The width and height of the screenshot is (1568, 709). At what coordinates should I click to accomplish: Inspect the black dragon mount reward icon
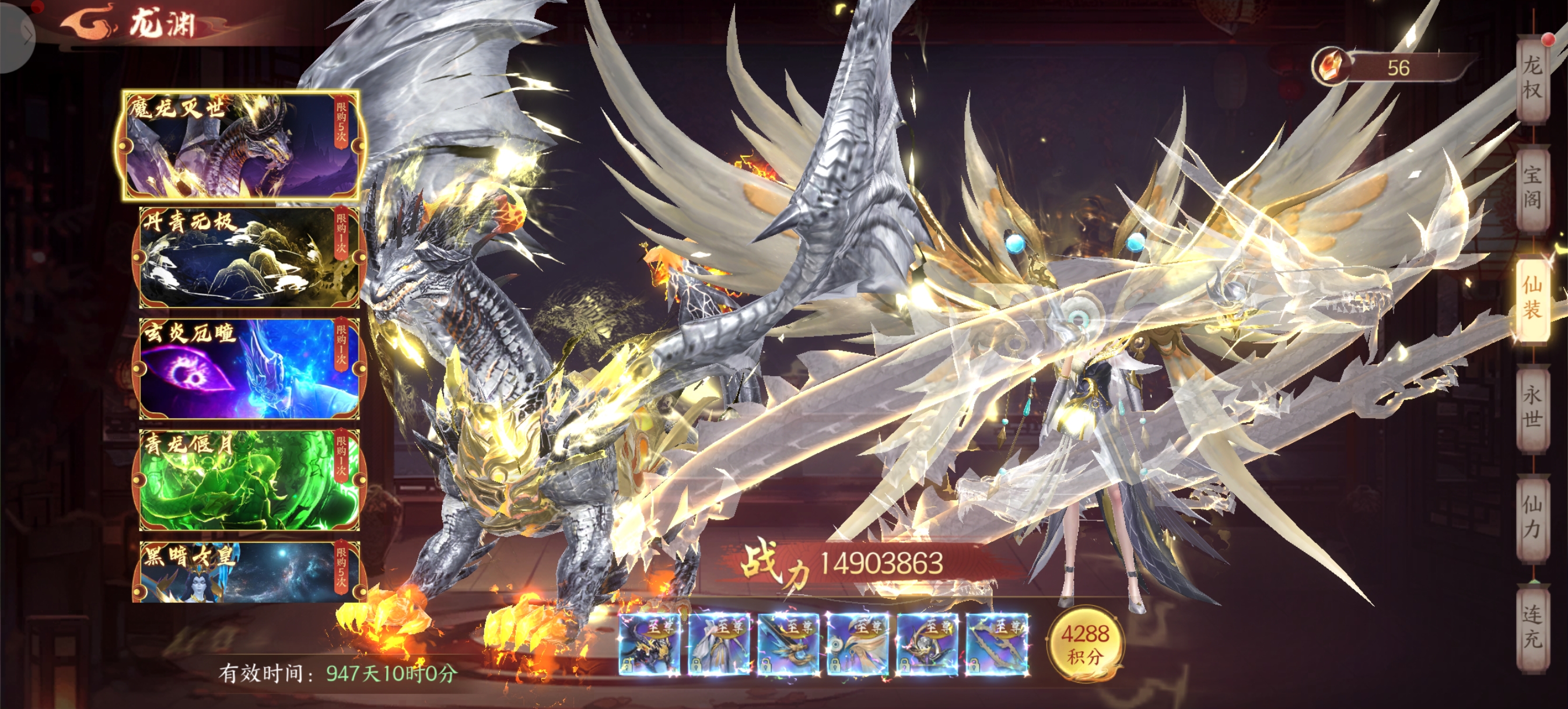[x=649, y=644]
